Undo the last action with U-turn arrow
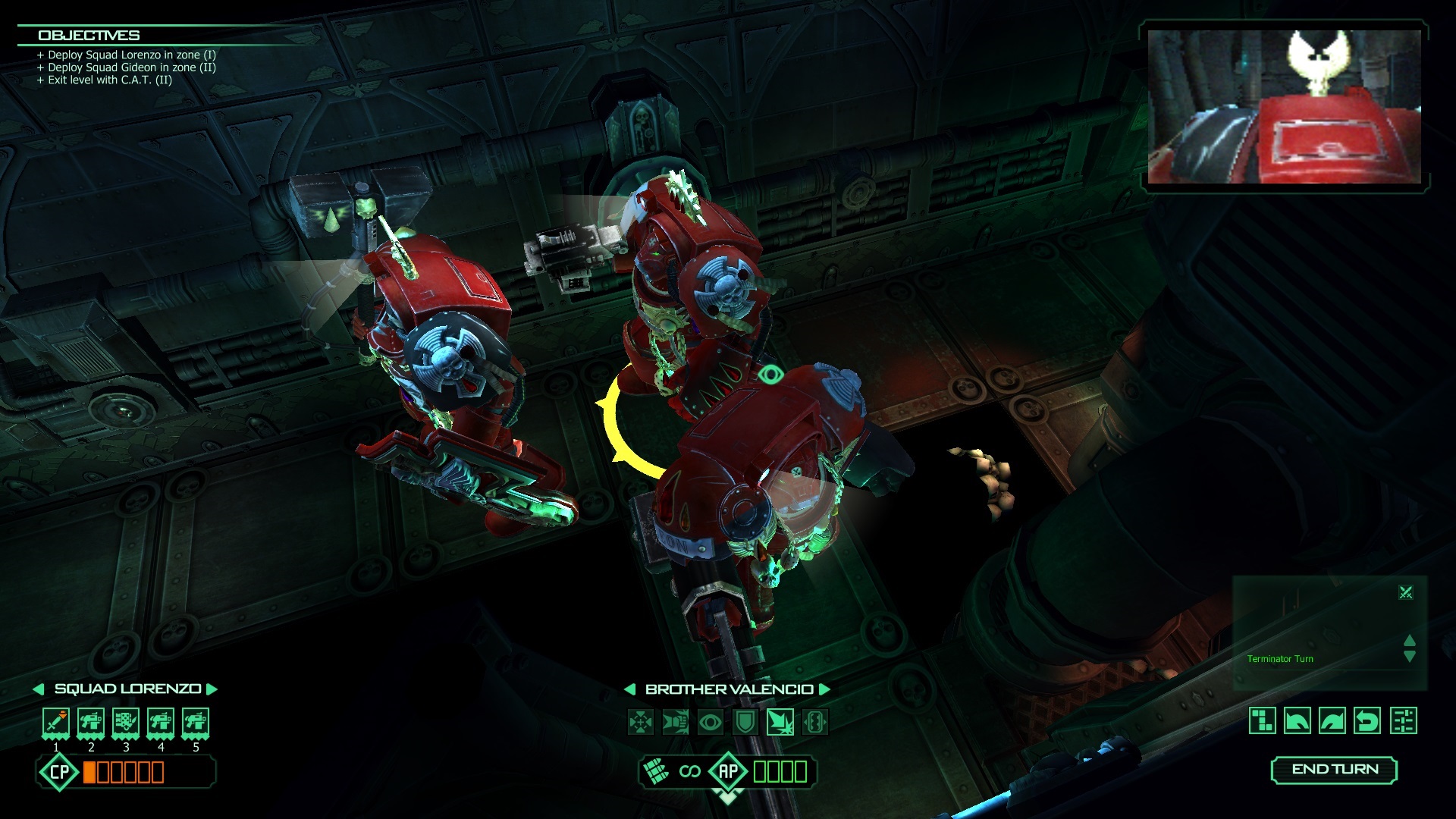 coord(1367,720)
